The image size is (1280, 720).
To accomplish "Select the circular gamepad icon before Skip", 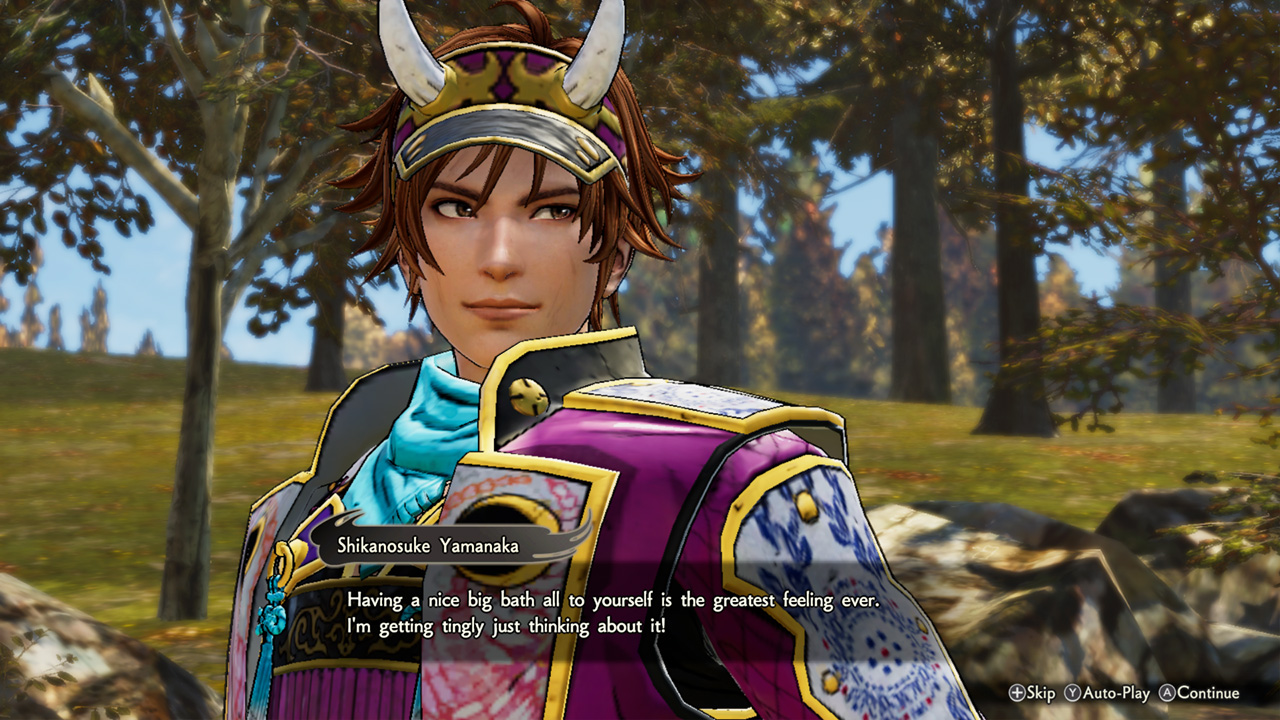I will click(x=1018, y=692).
